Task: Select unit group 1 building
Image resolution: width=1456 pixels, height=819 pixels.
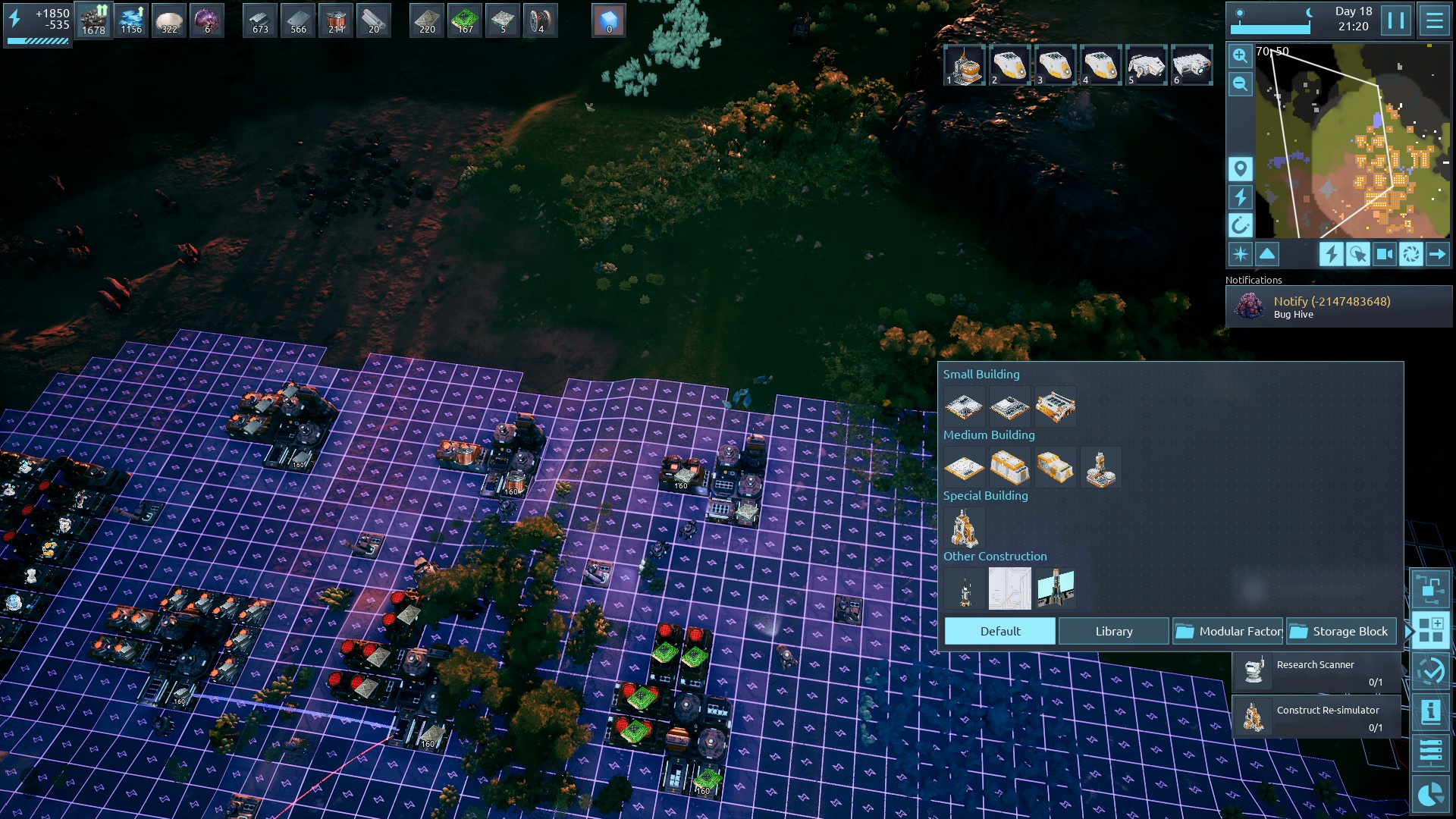Action: (x=965, y=65)
